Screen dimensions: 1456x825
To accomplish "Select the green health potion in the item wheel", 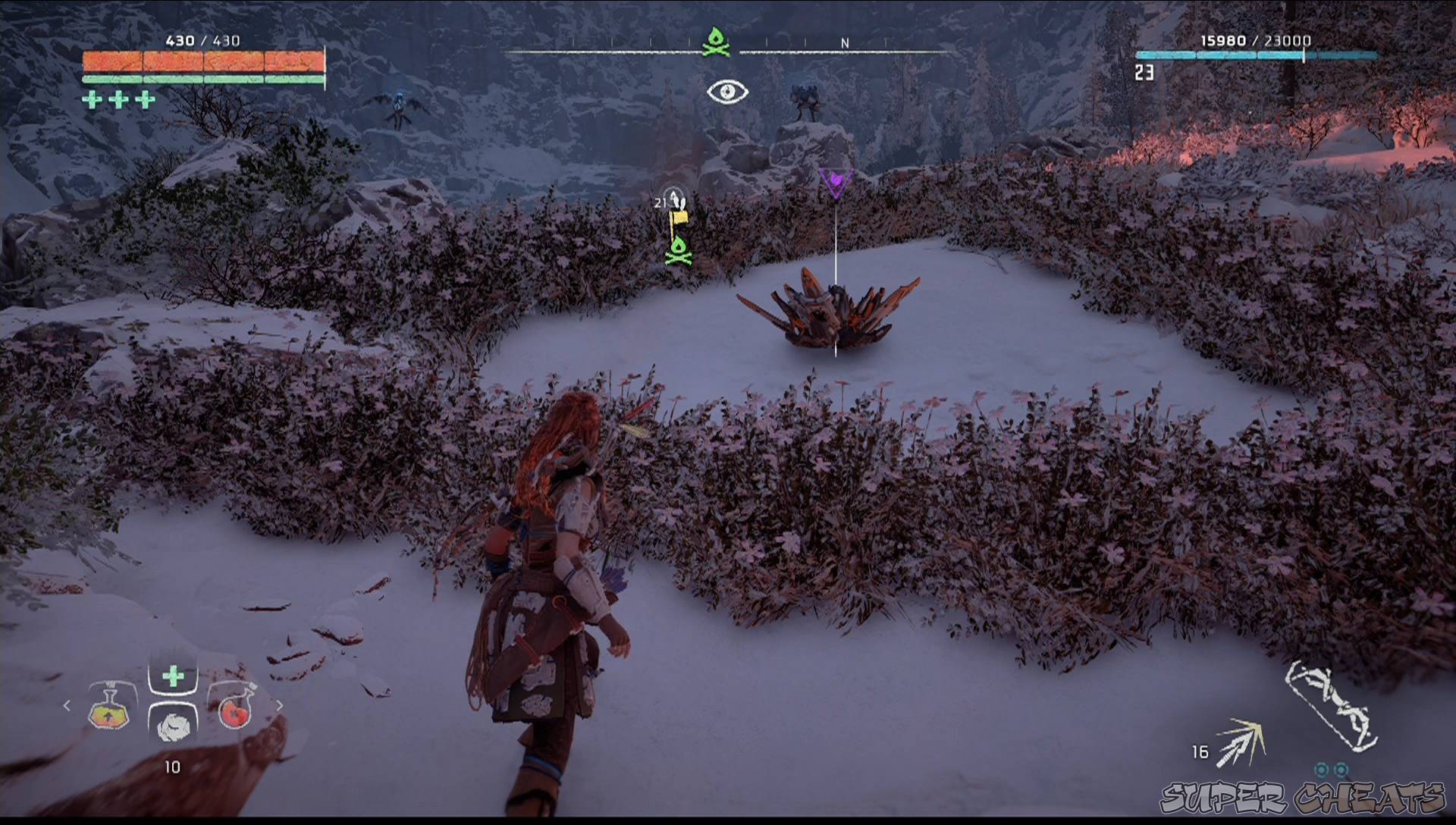I will pyautogui.click(x=174, y=675).
